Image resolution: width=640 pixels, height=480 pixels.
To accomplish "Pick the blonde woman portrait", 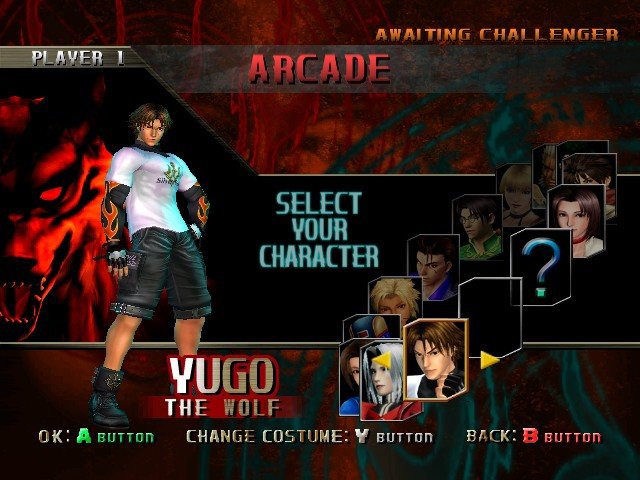I will click(x=520, y=192).
